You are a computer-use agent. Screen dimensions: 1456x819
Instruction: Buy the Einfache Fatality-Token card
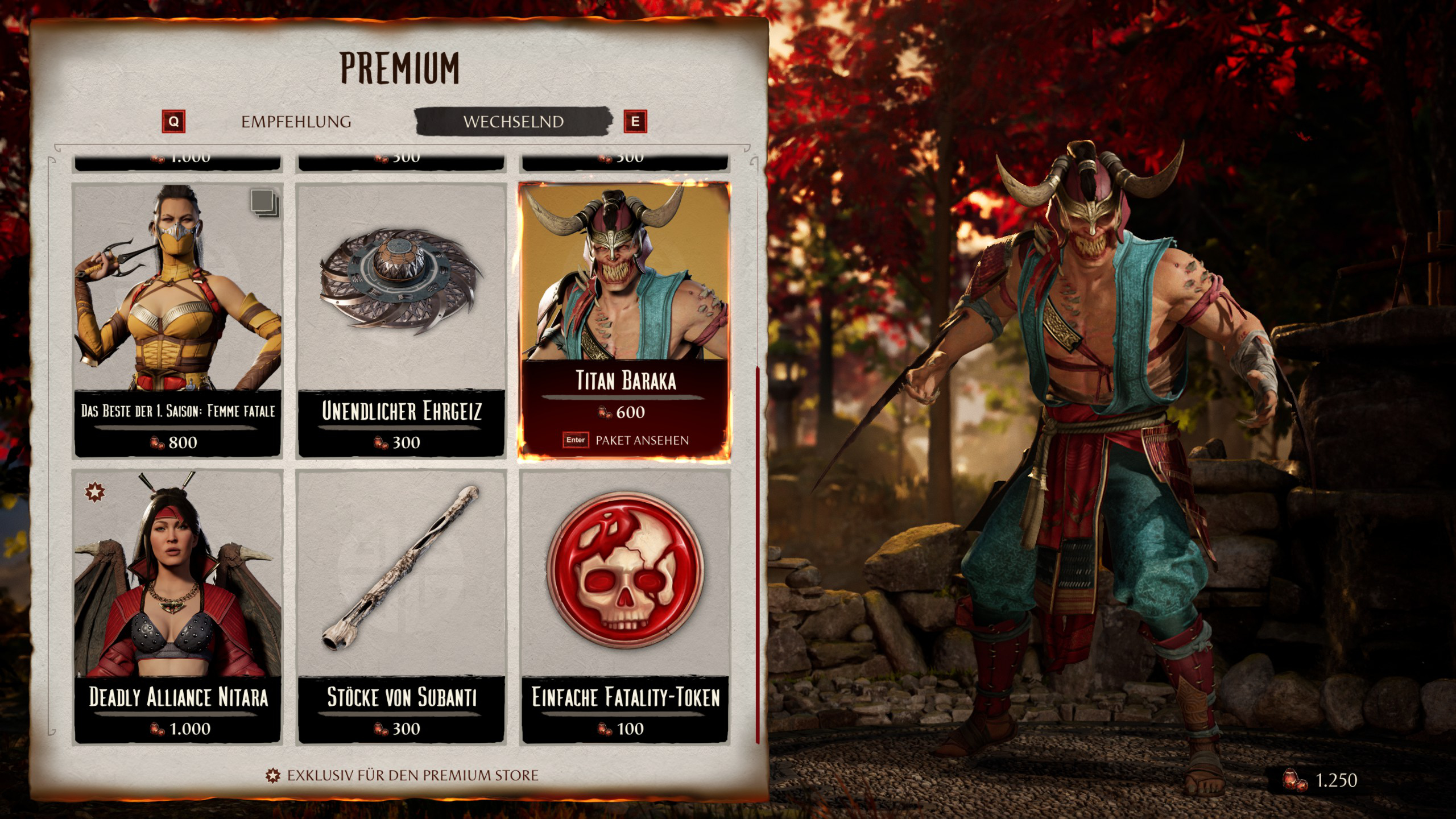(x=624, y=606)
